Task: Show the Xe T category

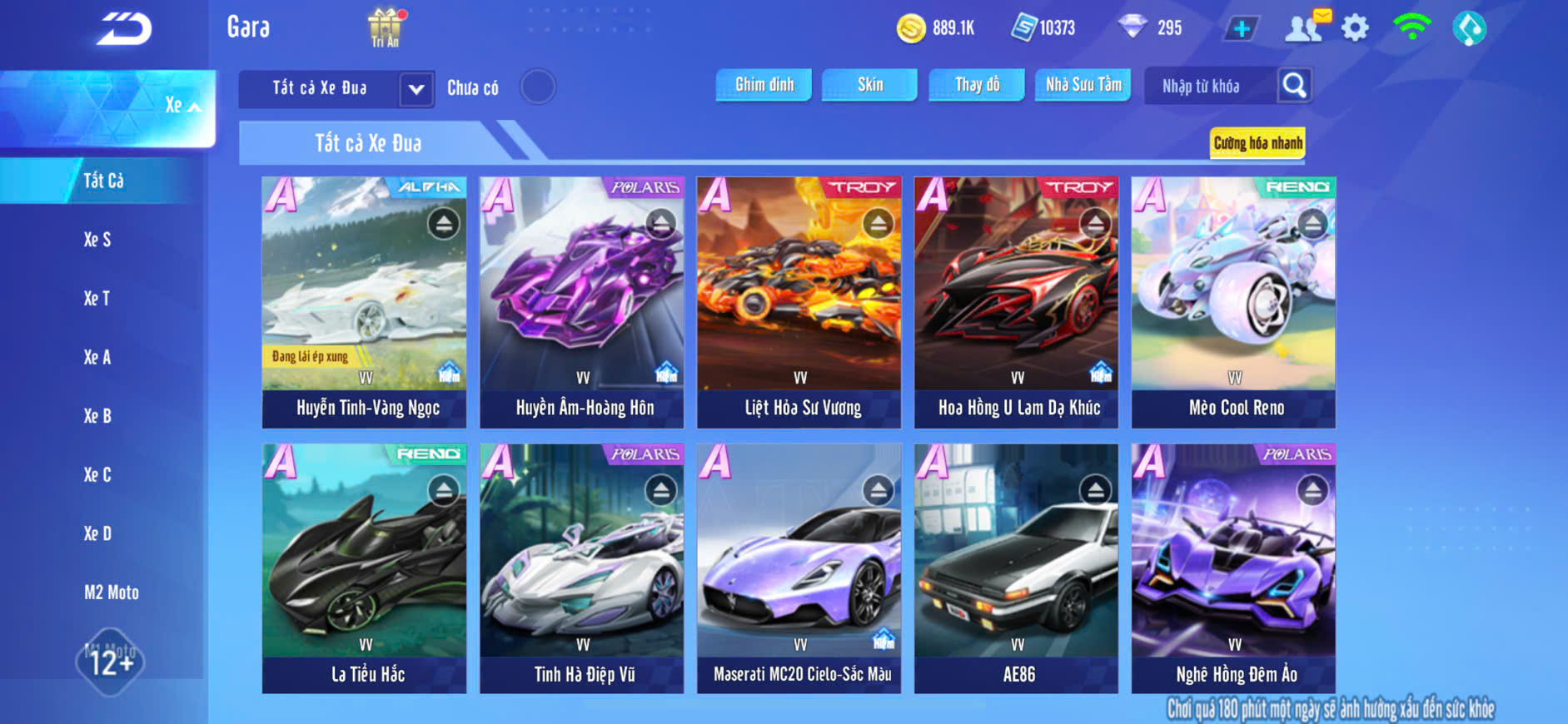Action: coord(97,299)
